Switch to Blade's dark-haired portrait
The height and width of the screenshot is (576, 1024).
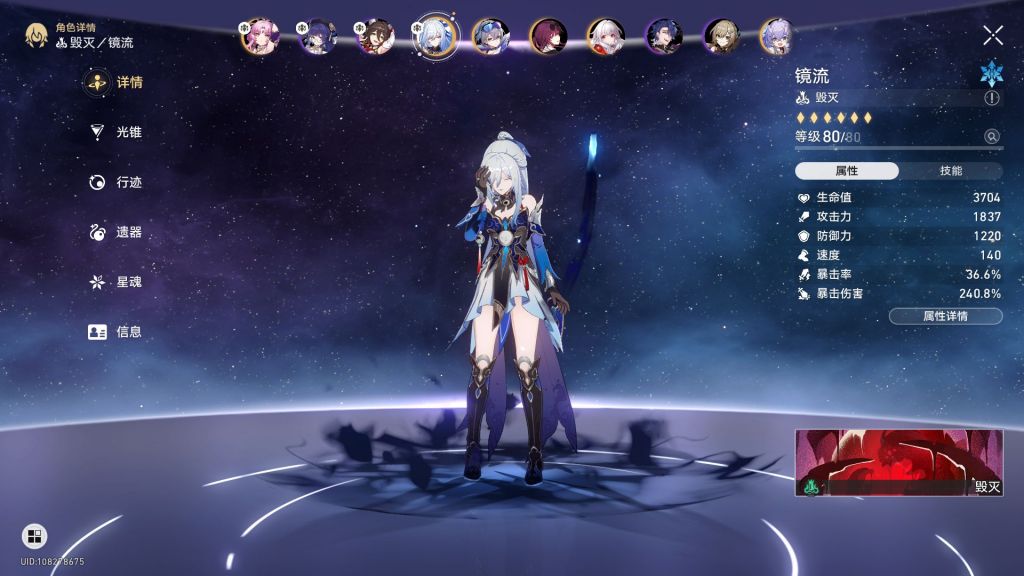click(664, 37)
